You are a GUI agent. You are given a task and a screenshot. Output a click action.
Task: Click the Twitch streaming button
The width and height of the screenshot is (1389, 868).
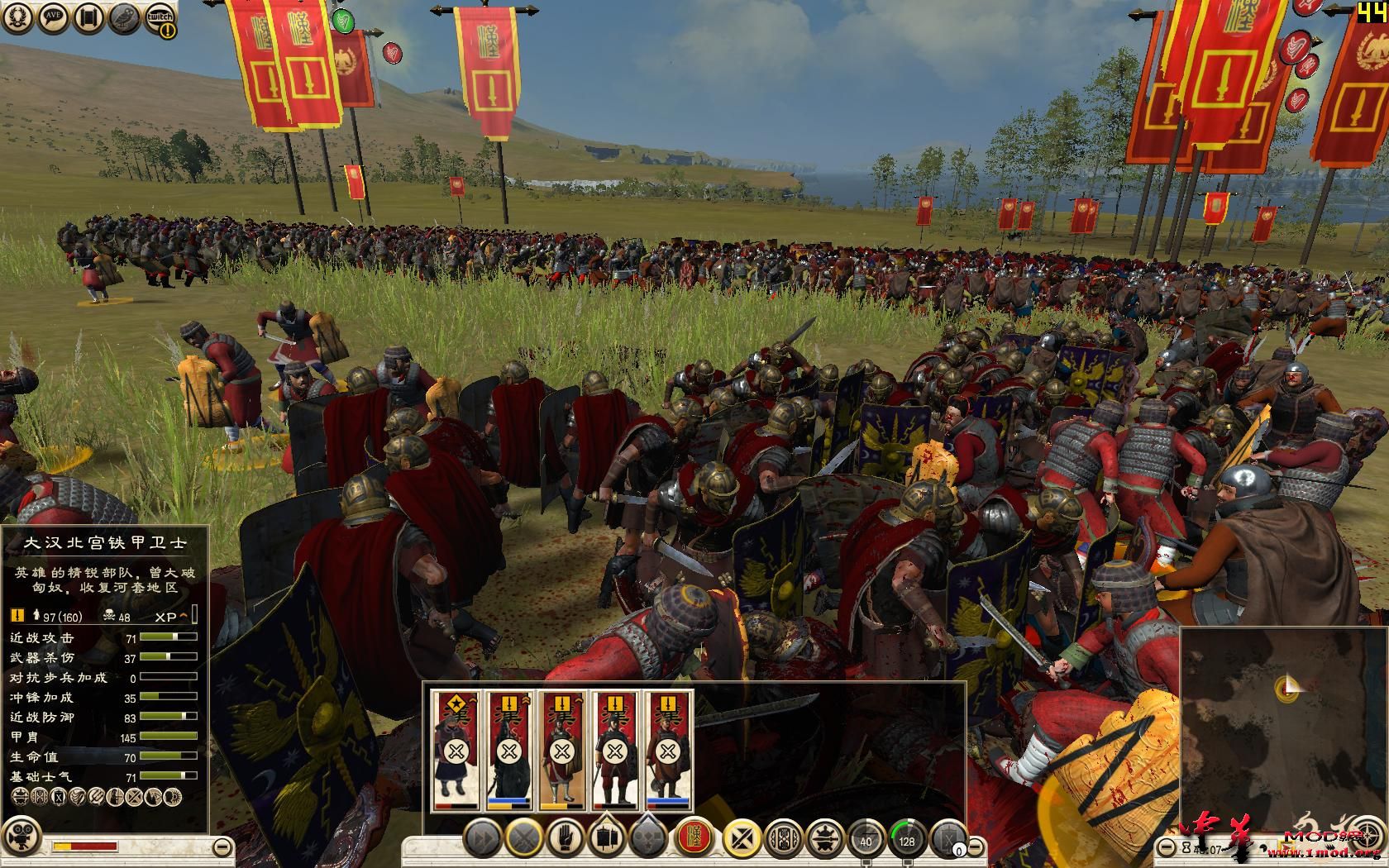pyautogui.click(x=161, y=19)
